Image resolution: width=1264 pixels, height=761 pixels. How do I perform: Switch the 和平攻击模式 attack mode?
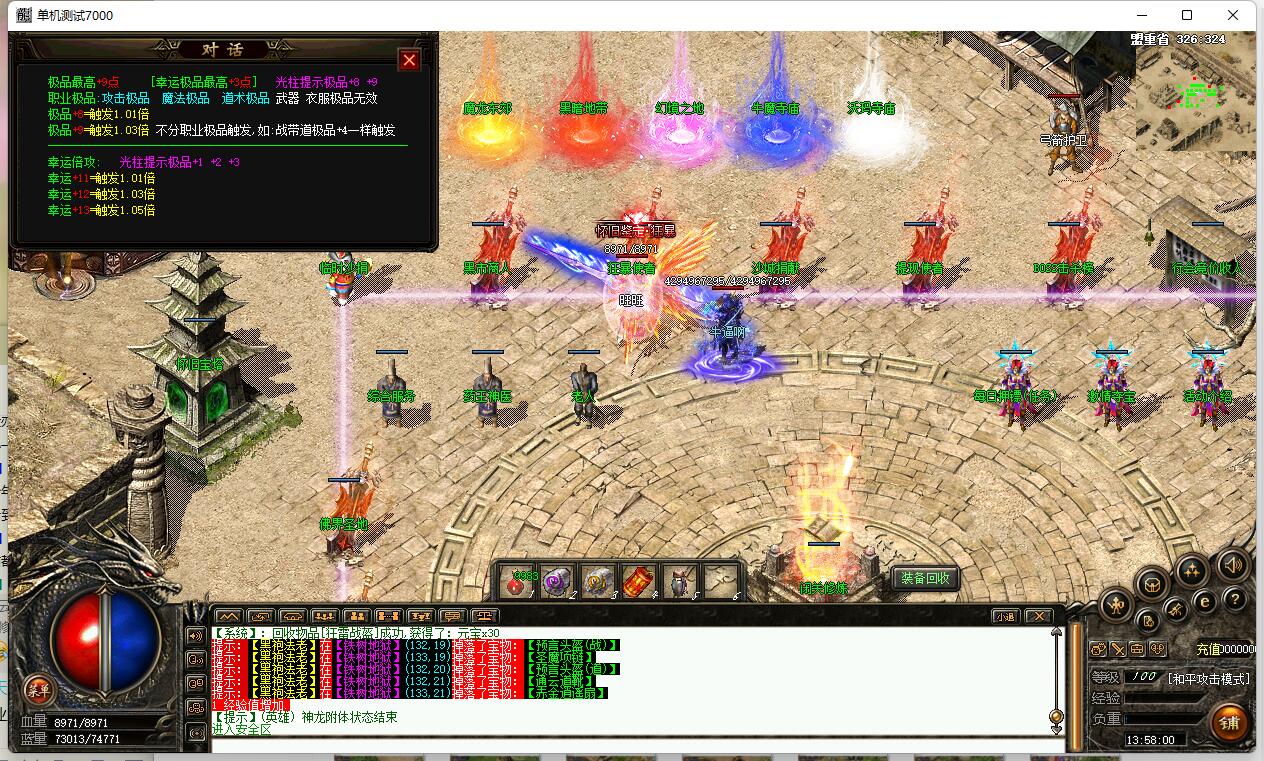(x=1209, y=678)
